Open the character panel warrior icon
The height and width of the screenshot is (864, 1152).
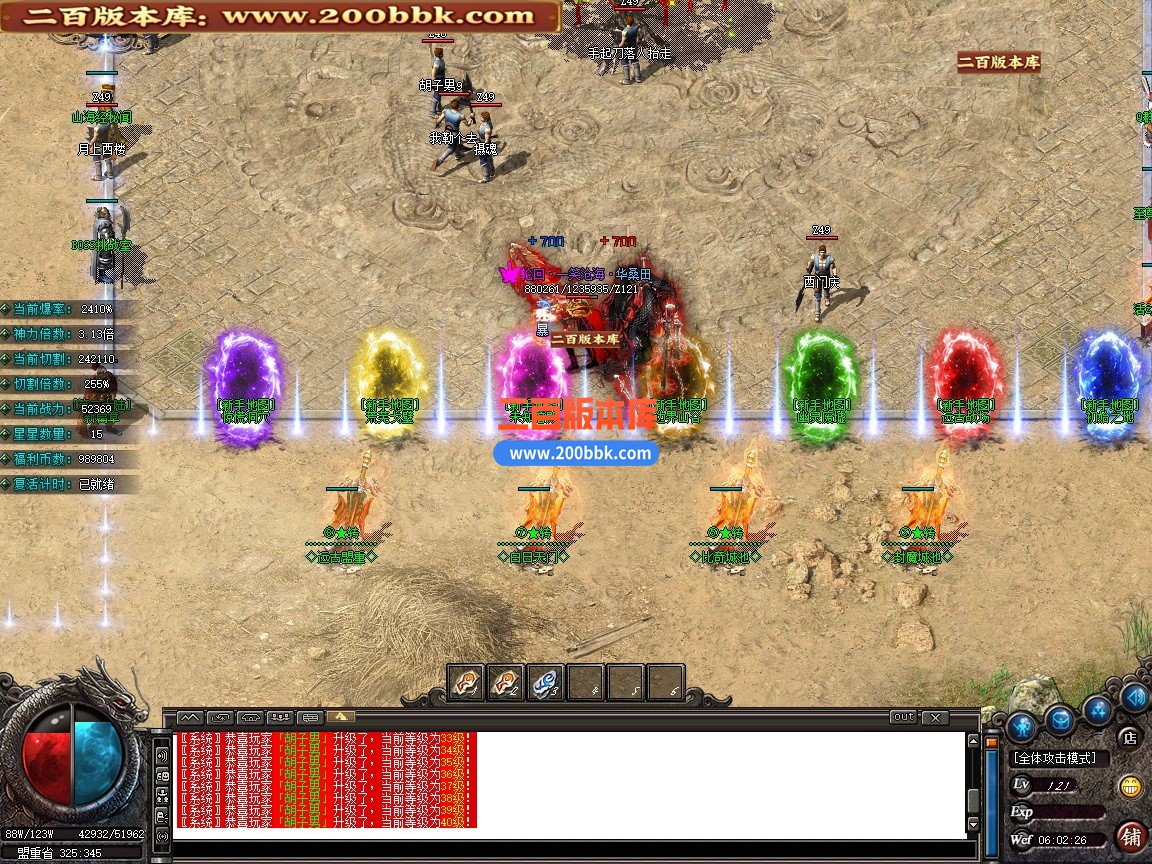click(x=1019, y=725)
